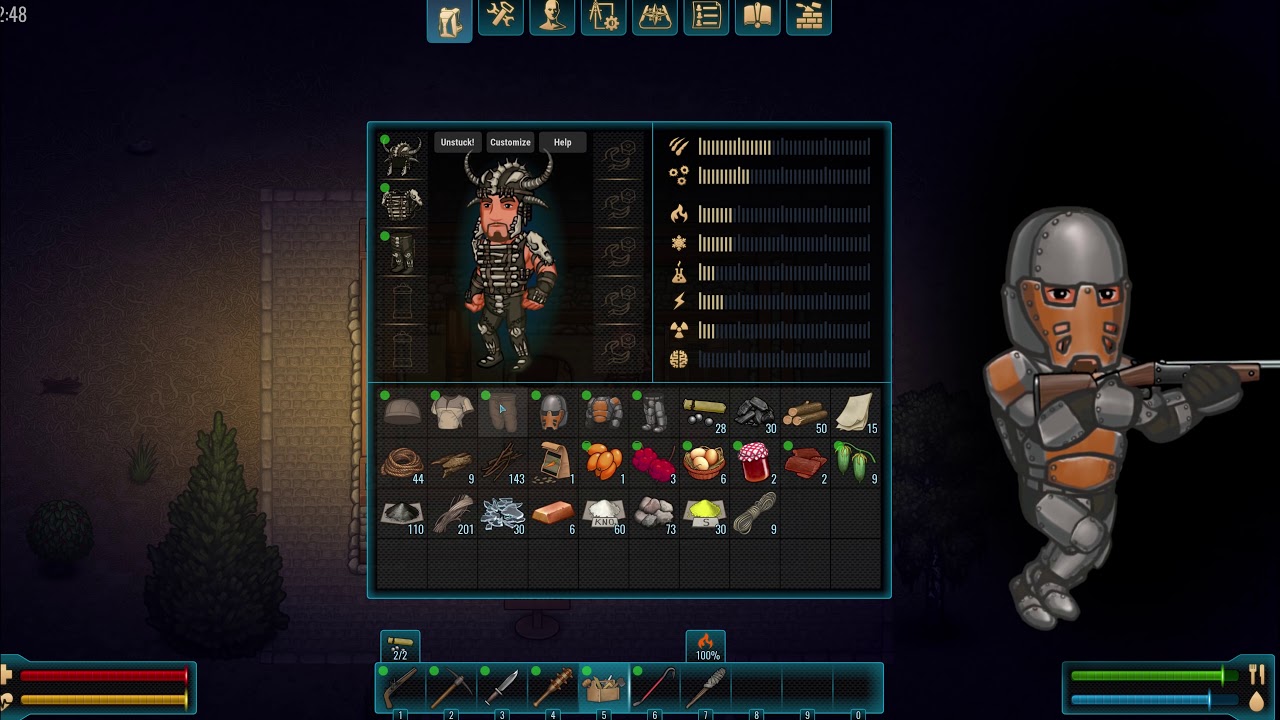Choose the red crowbar hotbar slot
Screen dimensions: 1280x720
pyautogui.click(x=655, y=689)
